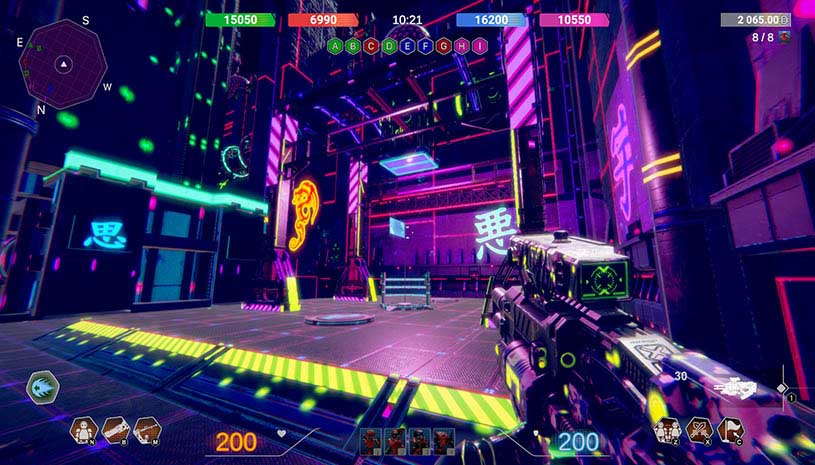
Task: Select the robot figure hexagon icon
Action: pyautogui.click(x=83, y=430)
